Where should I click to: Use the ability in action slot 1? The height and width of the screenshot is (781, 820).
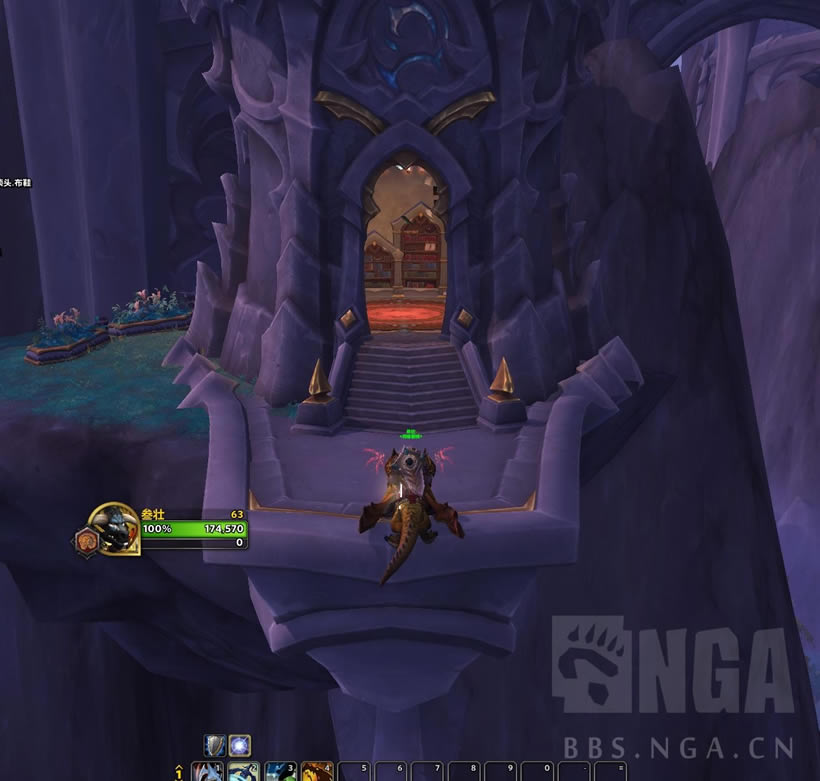(207, 772)
